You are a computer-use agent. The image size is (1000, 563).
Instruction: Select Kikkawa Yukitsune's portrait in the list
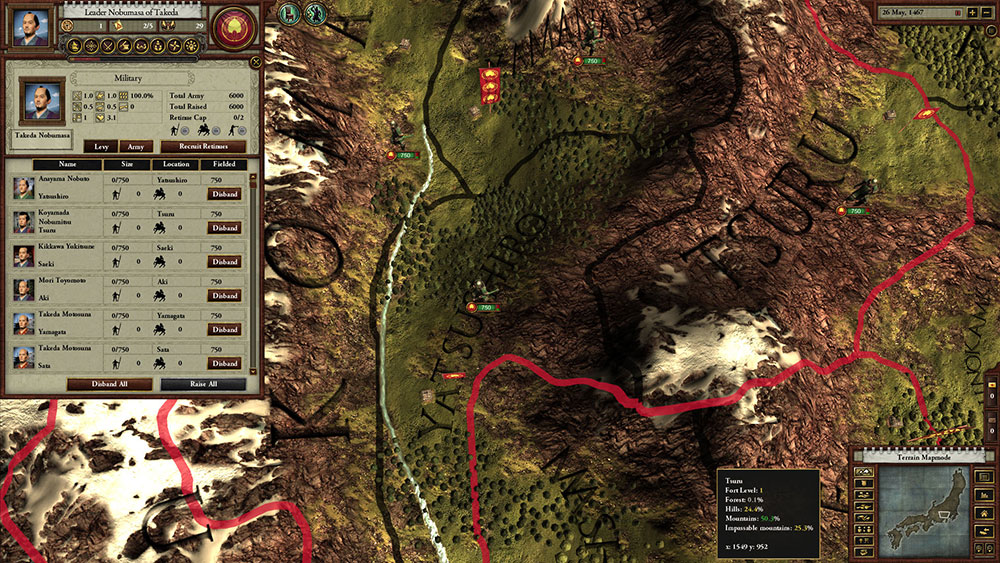click(21, 256)
